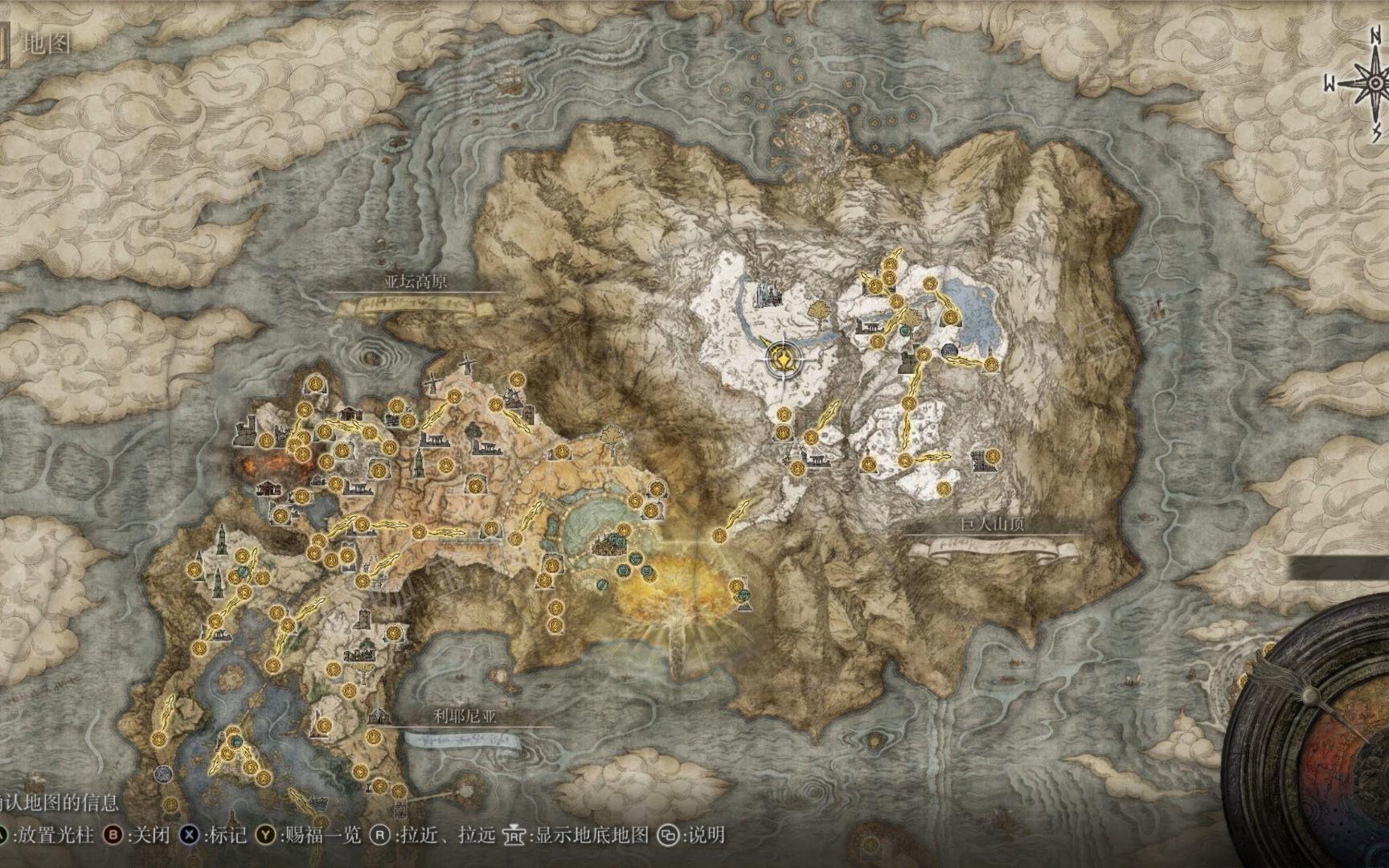Viewport: 1389px width, 868px height.
Task: Select the manor building icon below the lava
Action: (269, 487)
